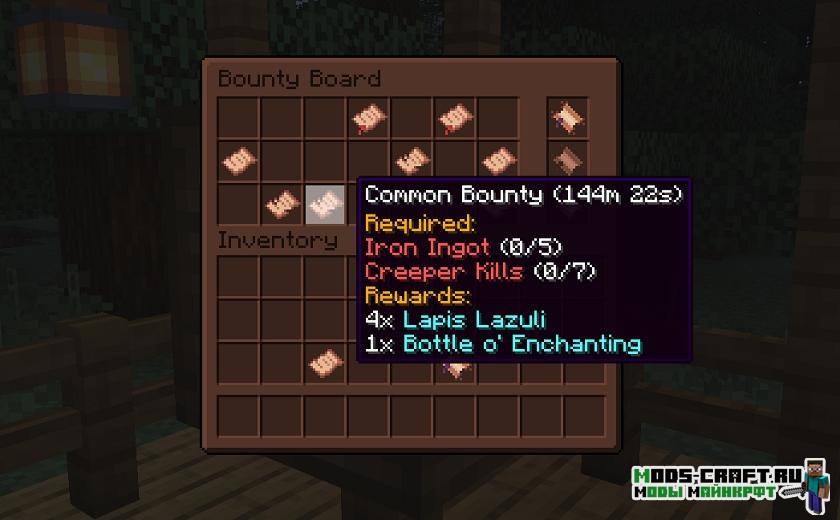The width and height of the screenshot is (840, 520).
Task: Pick up the highlighted Common Bounty scroll
Action: pyautogui.click(x=324, y=203)
